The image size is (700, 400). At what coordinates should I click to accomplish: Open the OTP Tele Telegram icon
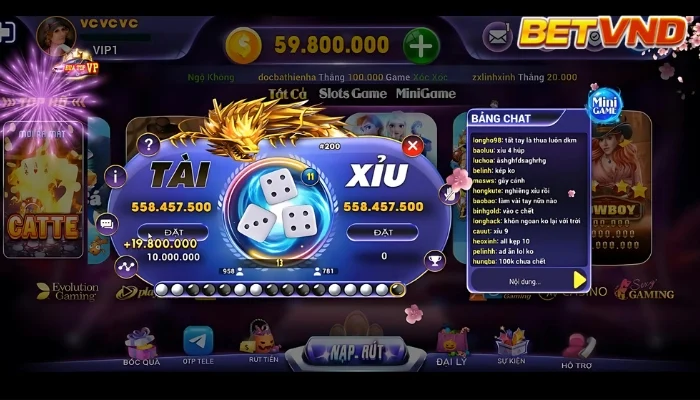click(x=198, y=345)
